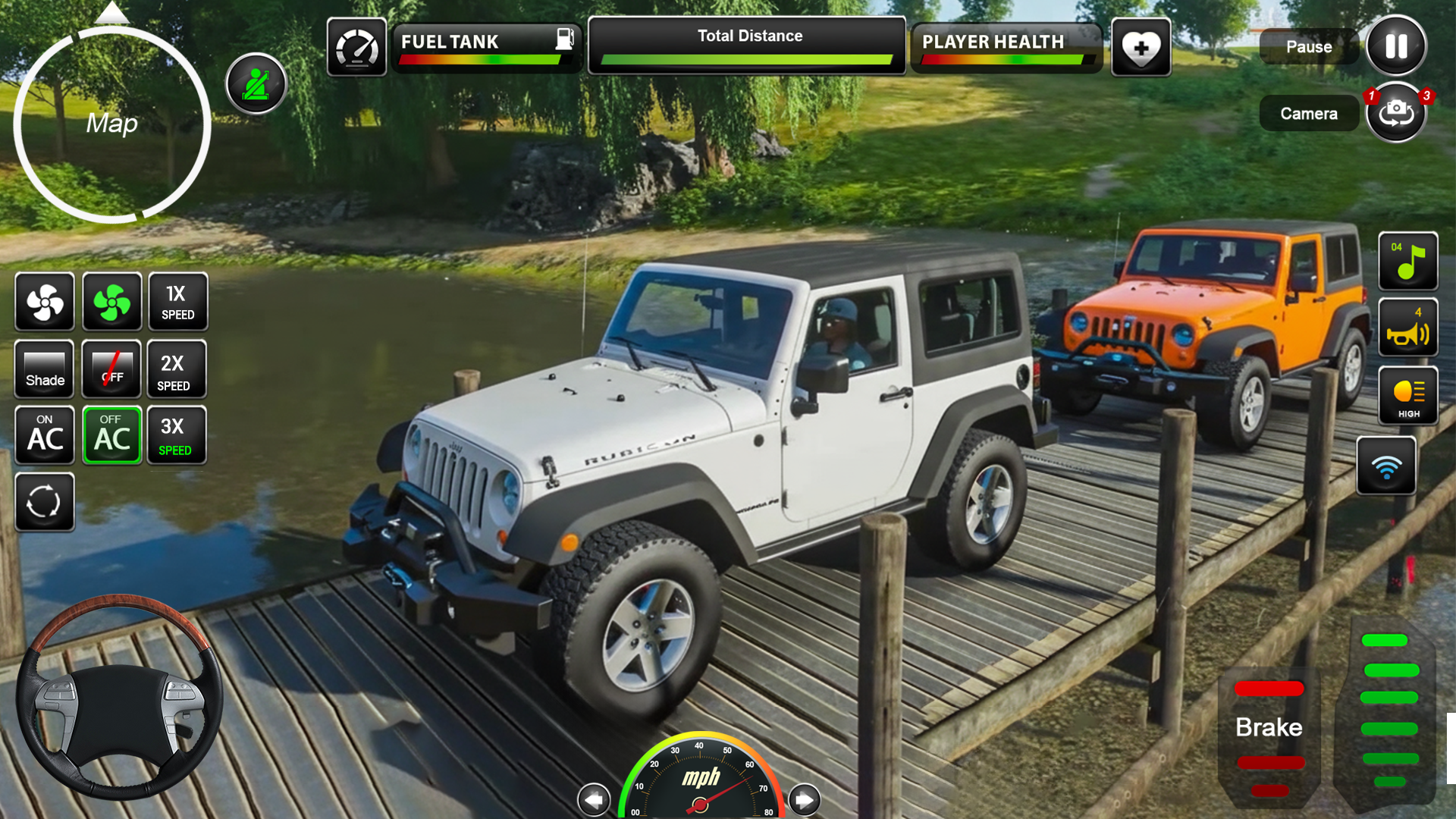Screen dimensions: 1456x819
Task: Click the music note icon
Action: point(1408,262)
